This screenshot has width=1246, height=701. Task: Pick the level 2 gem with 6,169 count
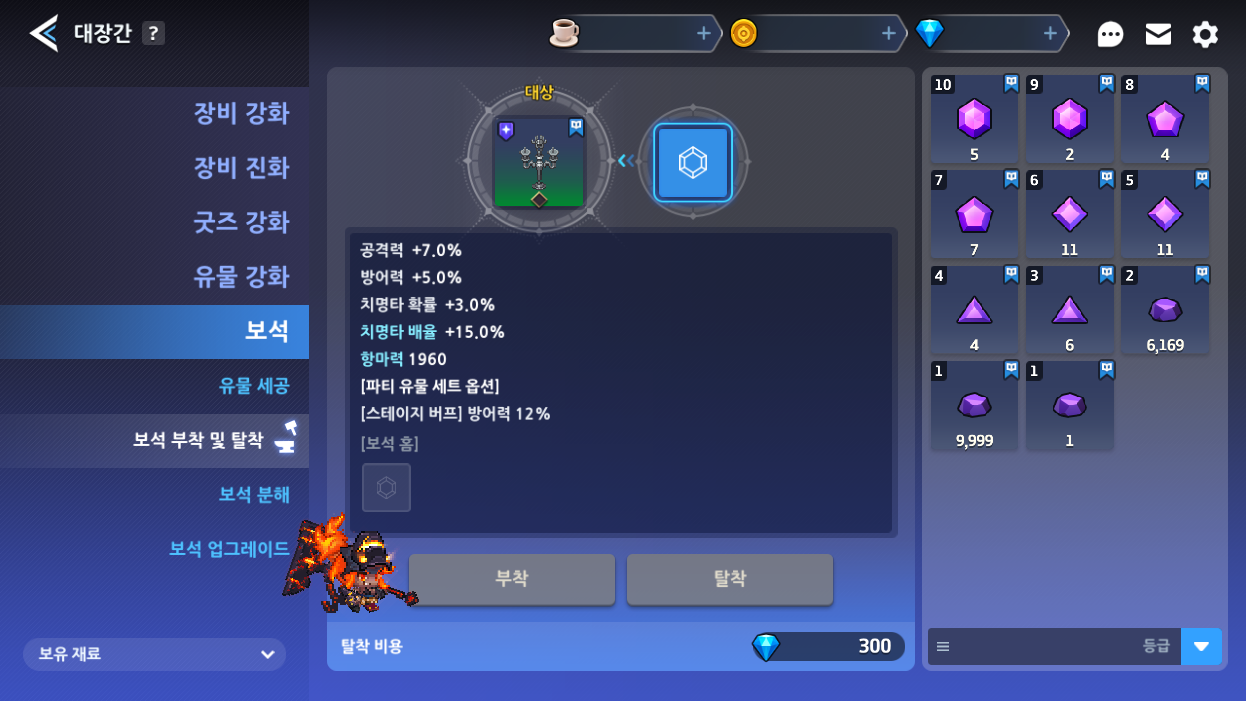(1165, 310)
